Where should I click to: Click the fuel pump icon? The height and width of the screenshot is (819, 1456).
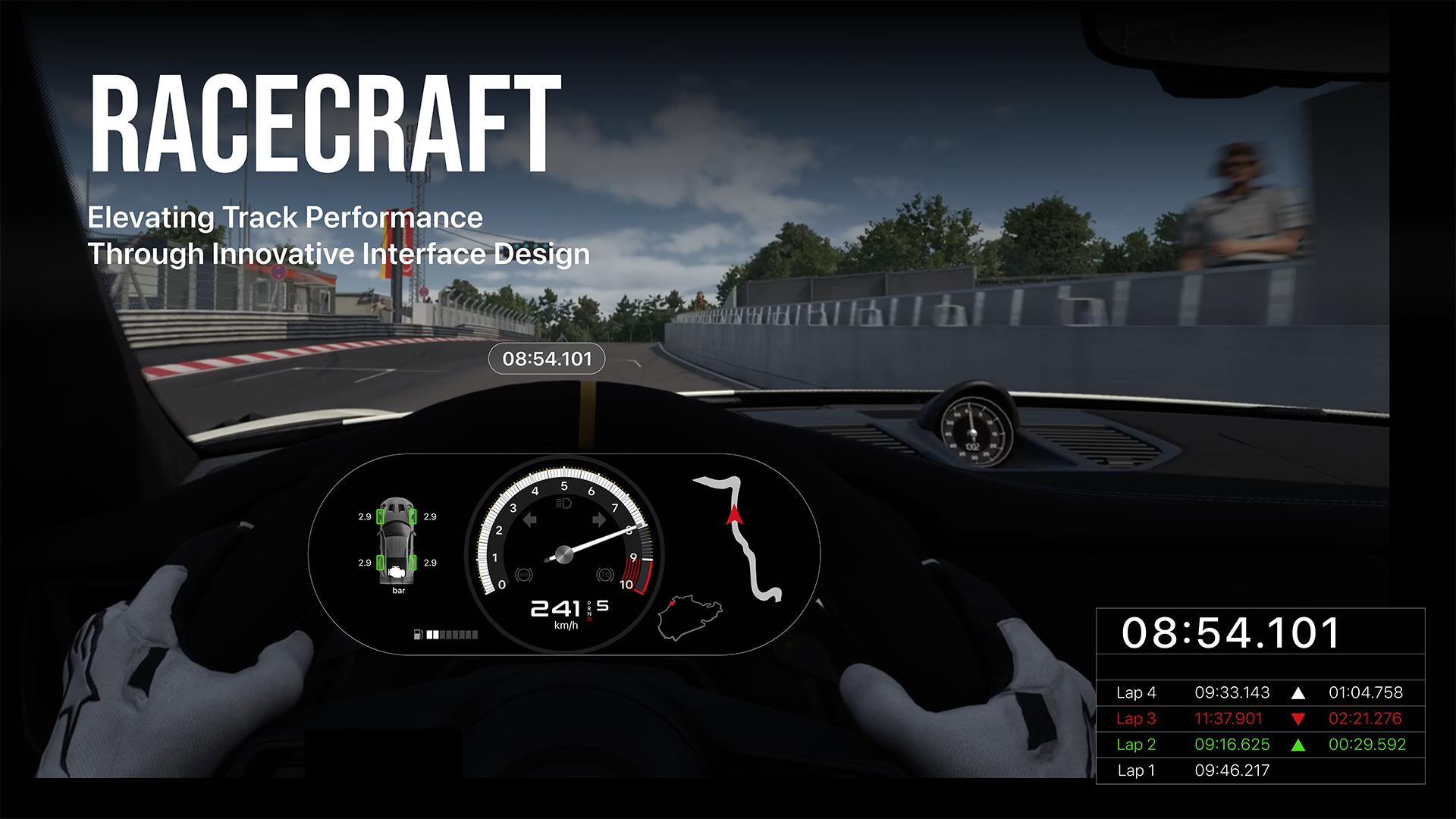point(418,635)
